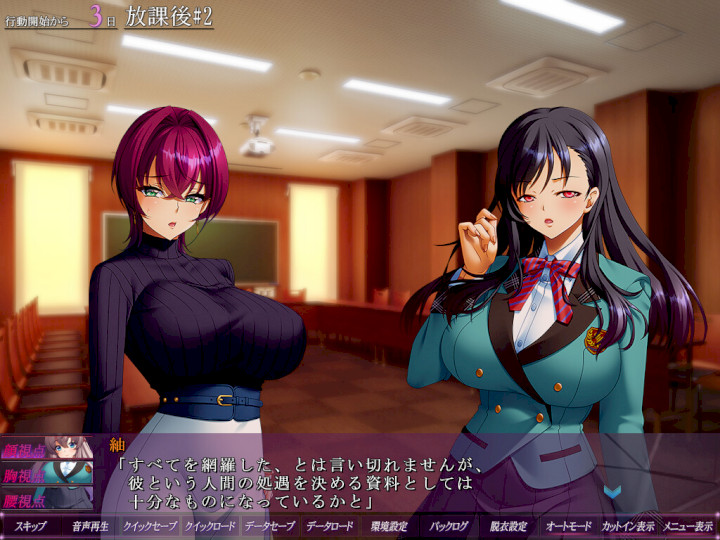The height and width of the screenshot is (540, 720).
Task: Open the データロード load menu
Action: click(330, 526)
